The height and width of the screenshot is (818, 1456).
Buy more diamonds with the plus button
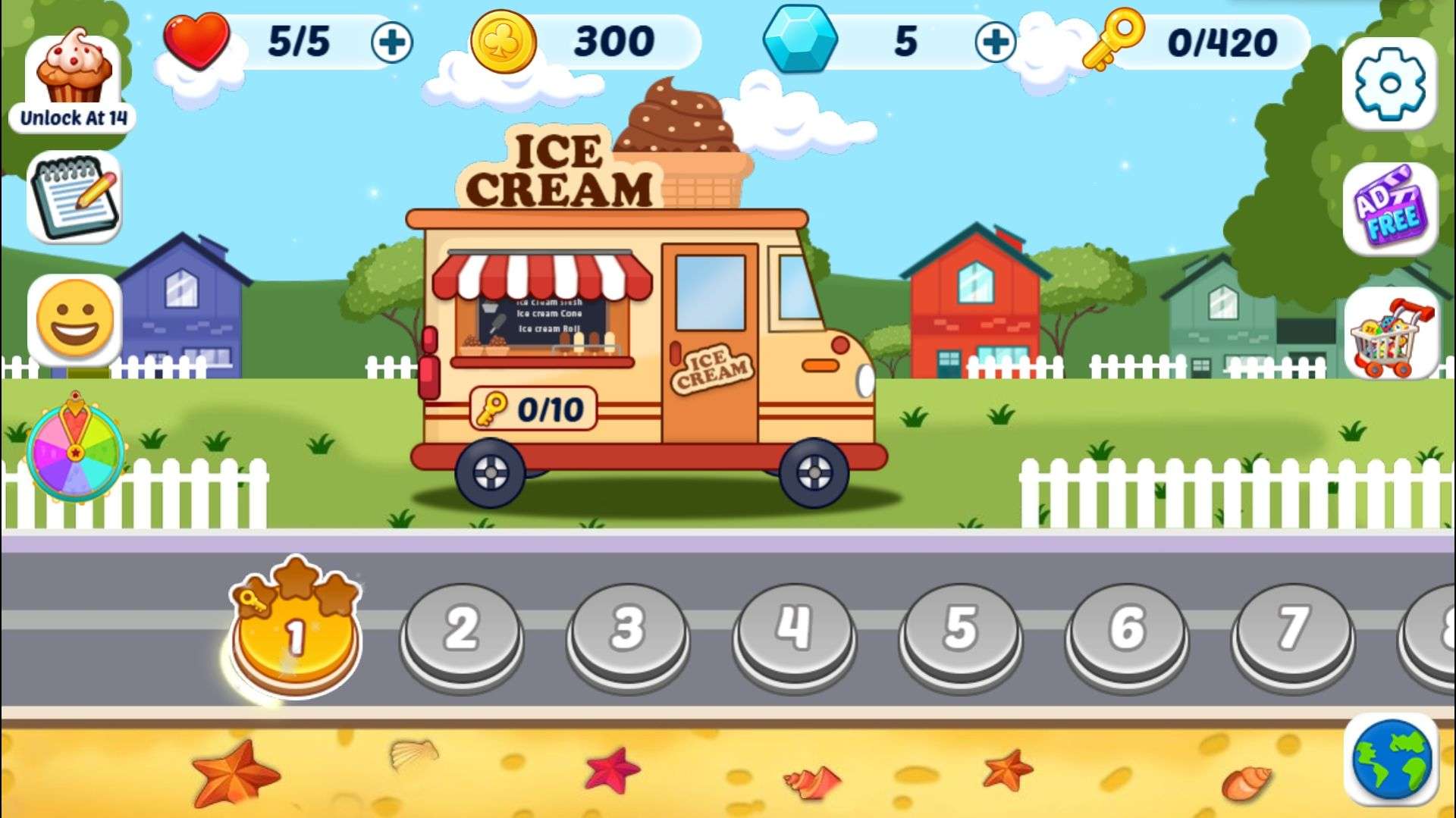pyautogui.click(x=995, y=42)
